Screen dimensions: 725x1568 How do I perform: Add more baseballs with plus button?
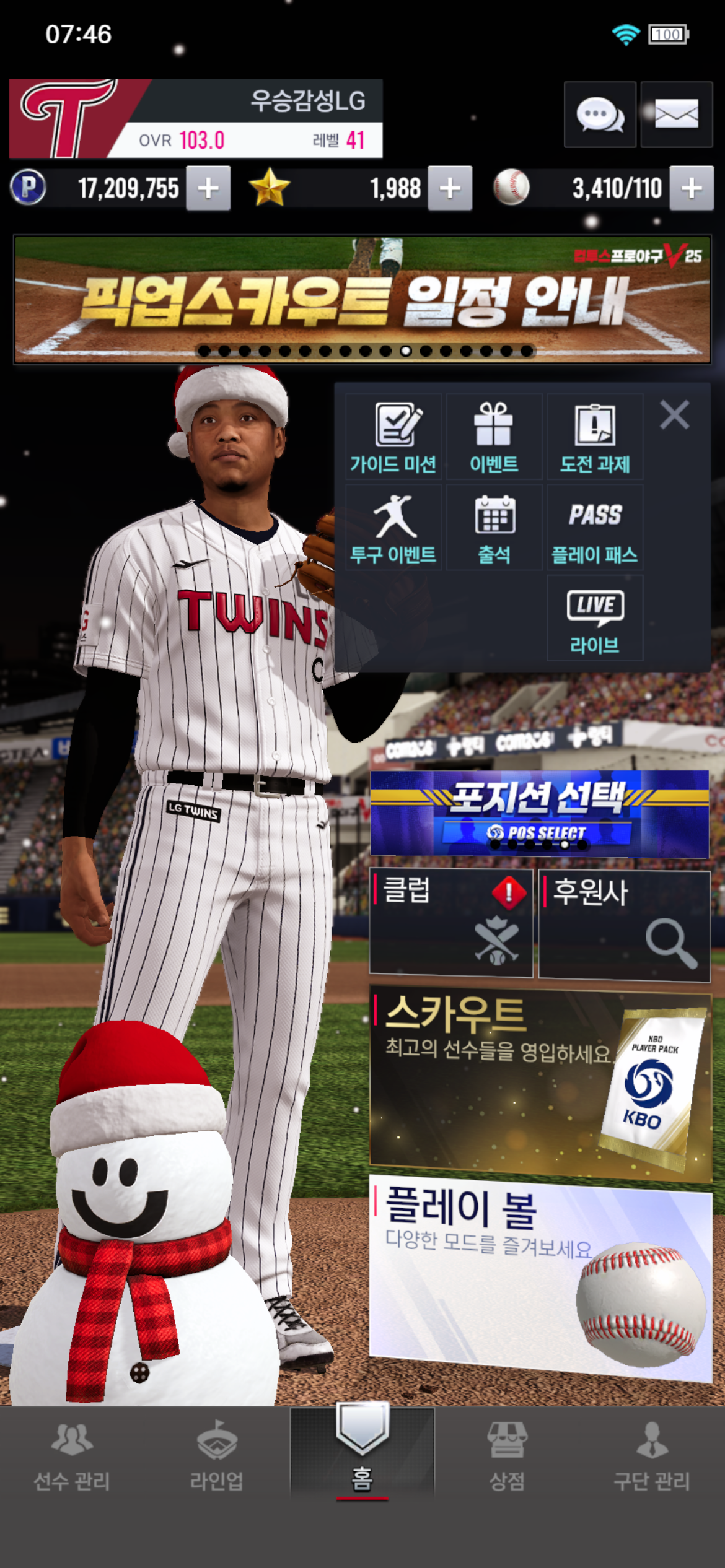[692, 188]
